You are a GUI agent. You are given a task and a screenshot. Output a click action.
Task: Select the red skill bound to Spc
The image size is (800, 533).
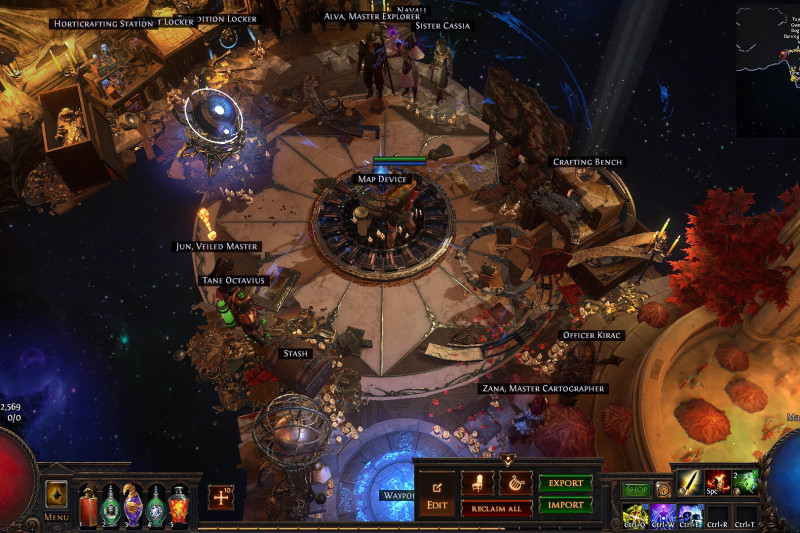(717, 483)
